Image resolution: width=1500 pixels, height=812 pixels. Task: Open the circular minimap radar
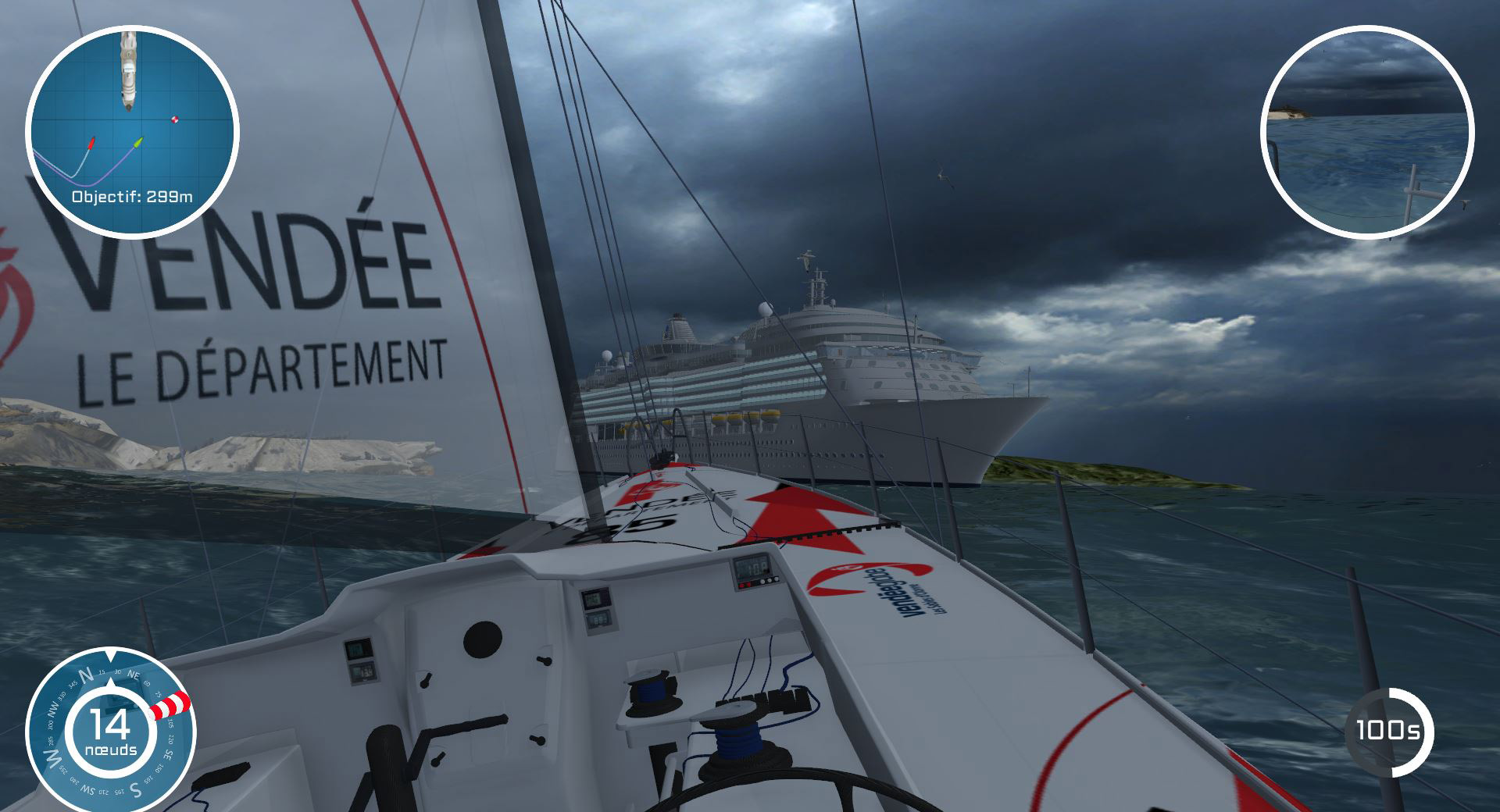(x=131, y=131)
